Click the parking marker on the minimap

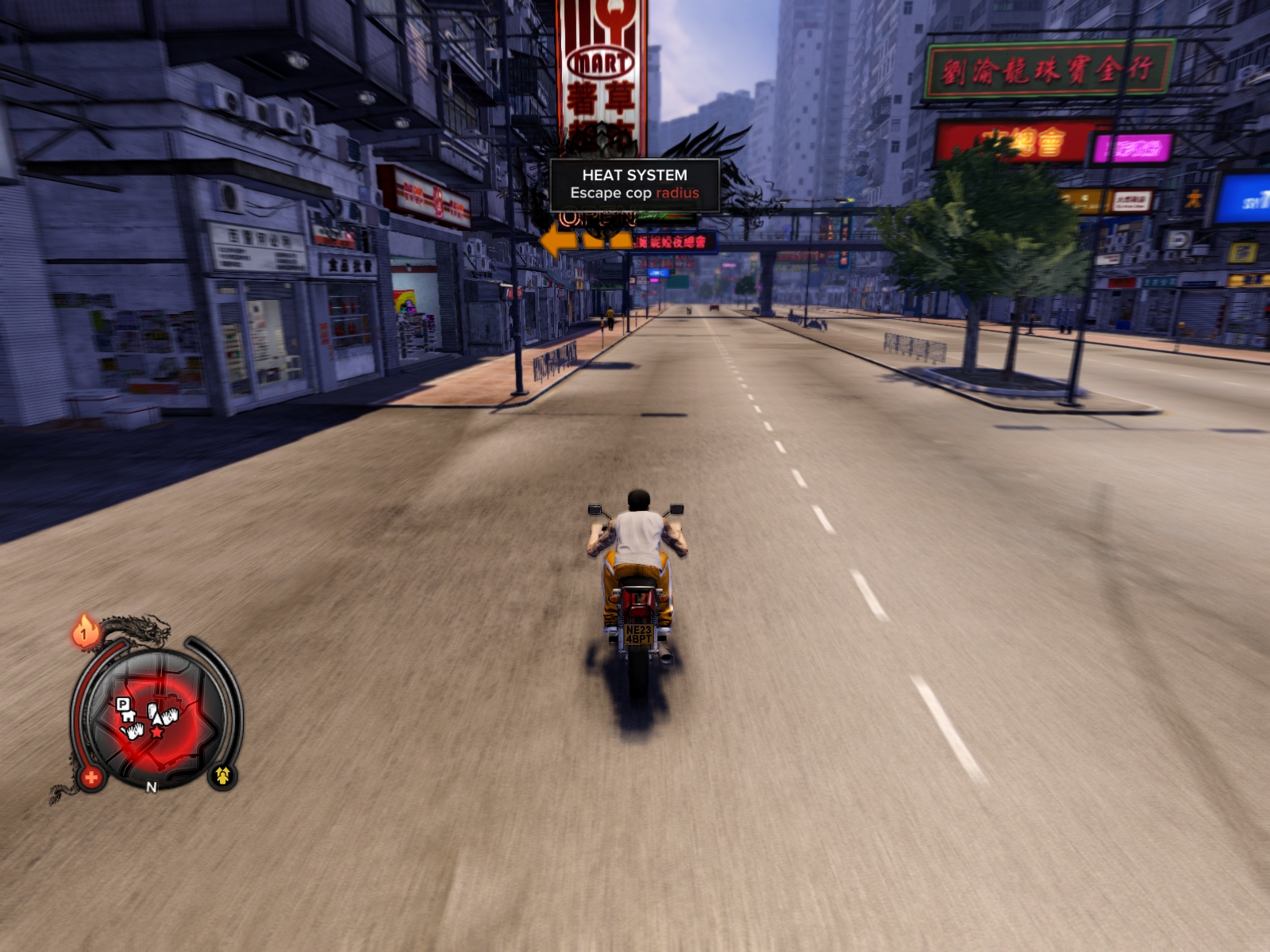[x=122, y=704]
